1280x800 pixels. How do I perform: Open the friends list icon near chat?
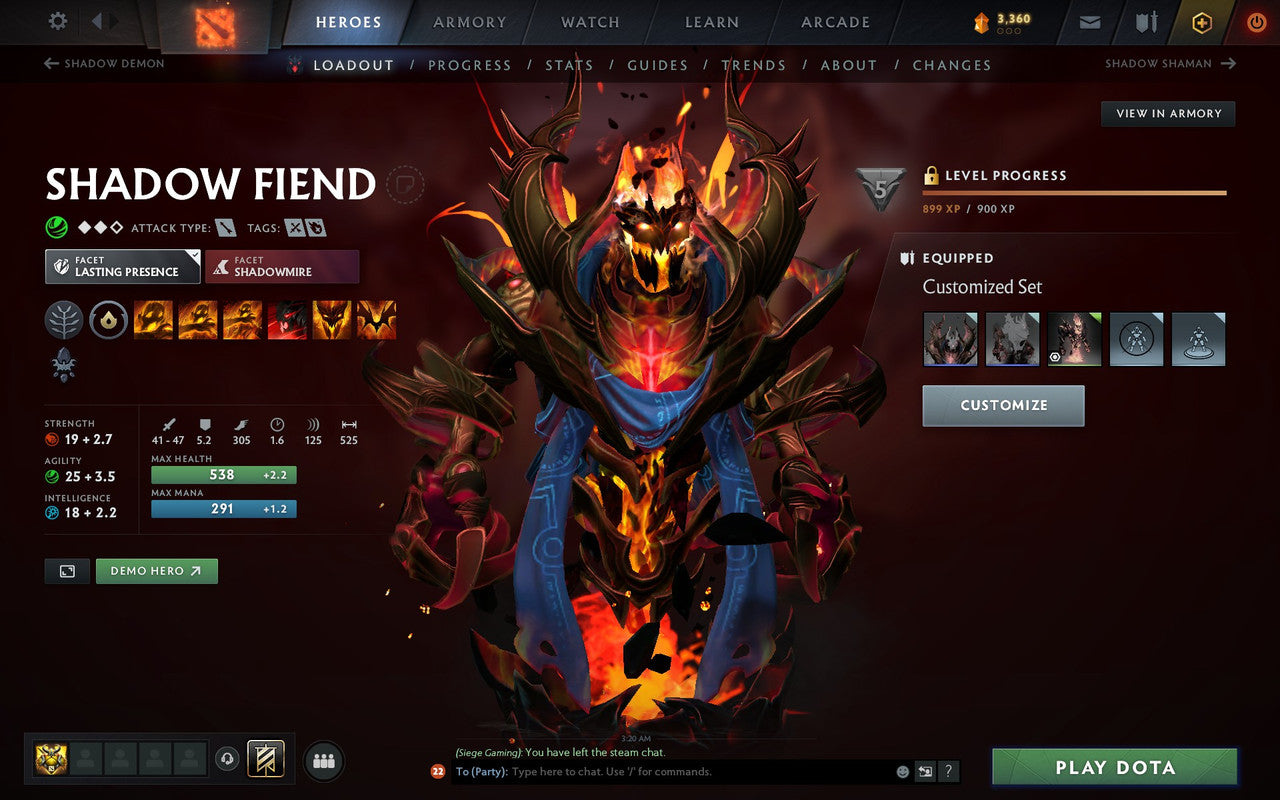pos(323,760)
